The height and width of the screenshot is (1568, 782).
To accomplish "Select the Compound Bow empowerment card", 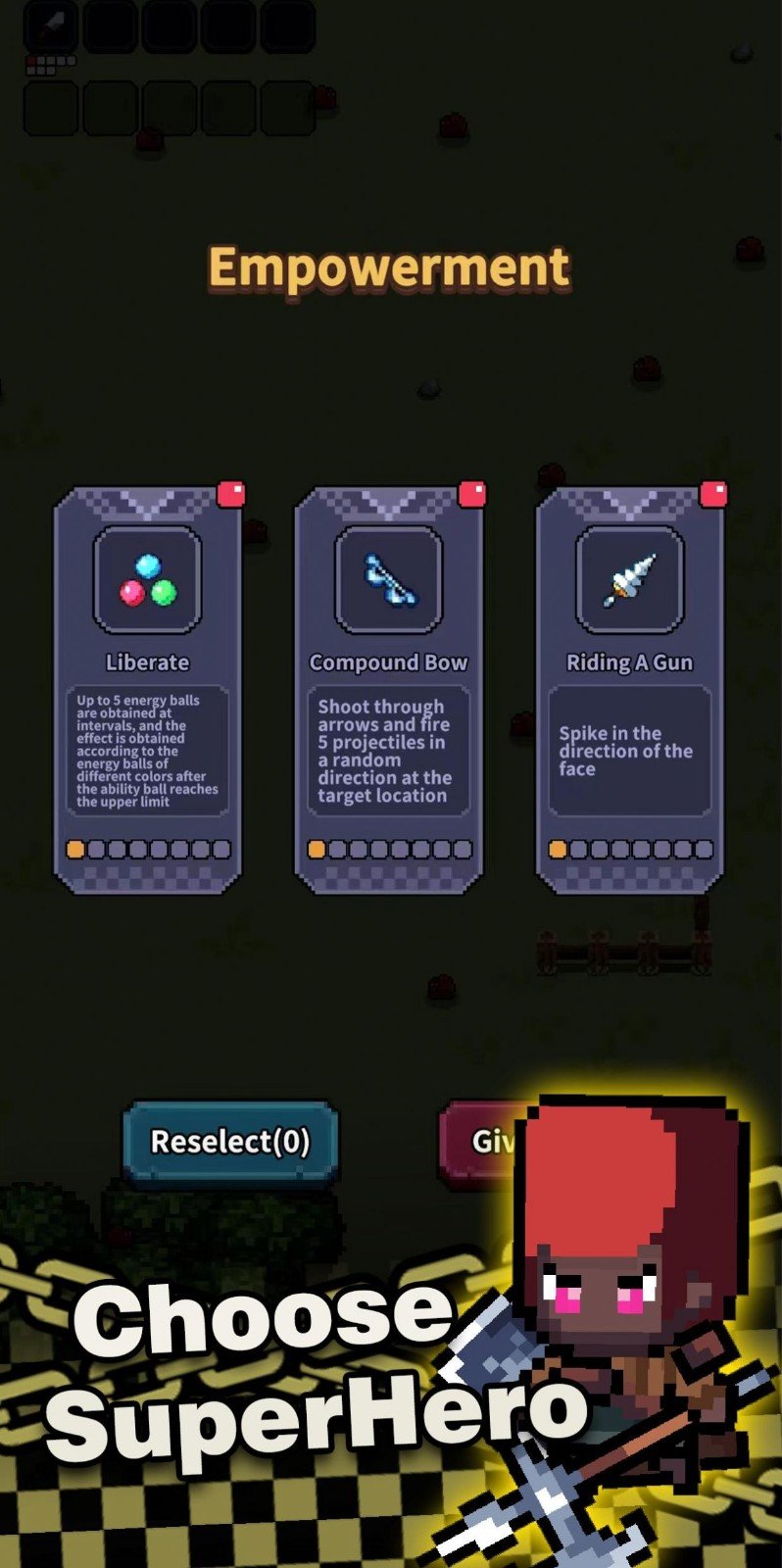I will pos(388,691).
